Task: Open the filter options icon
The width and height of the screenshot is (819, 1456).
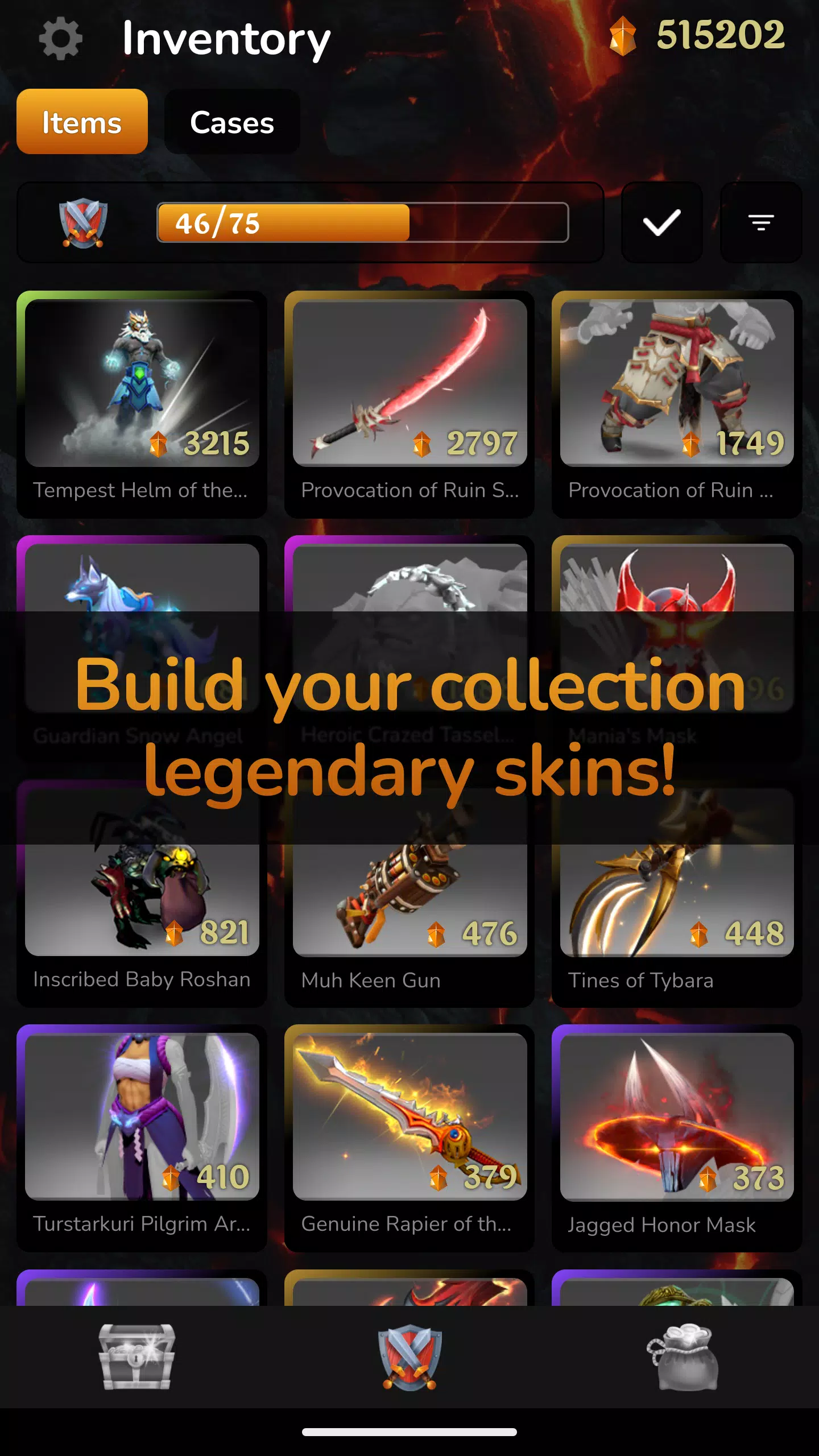Action: point(760,223)
